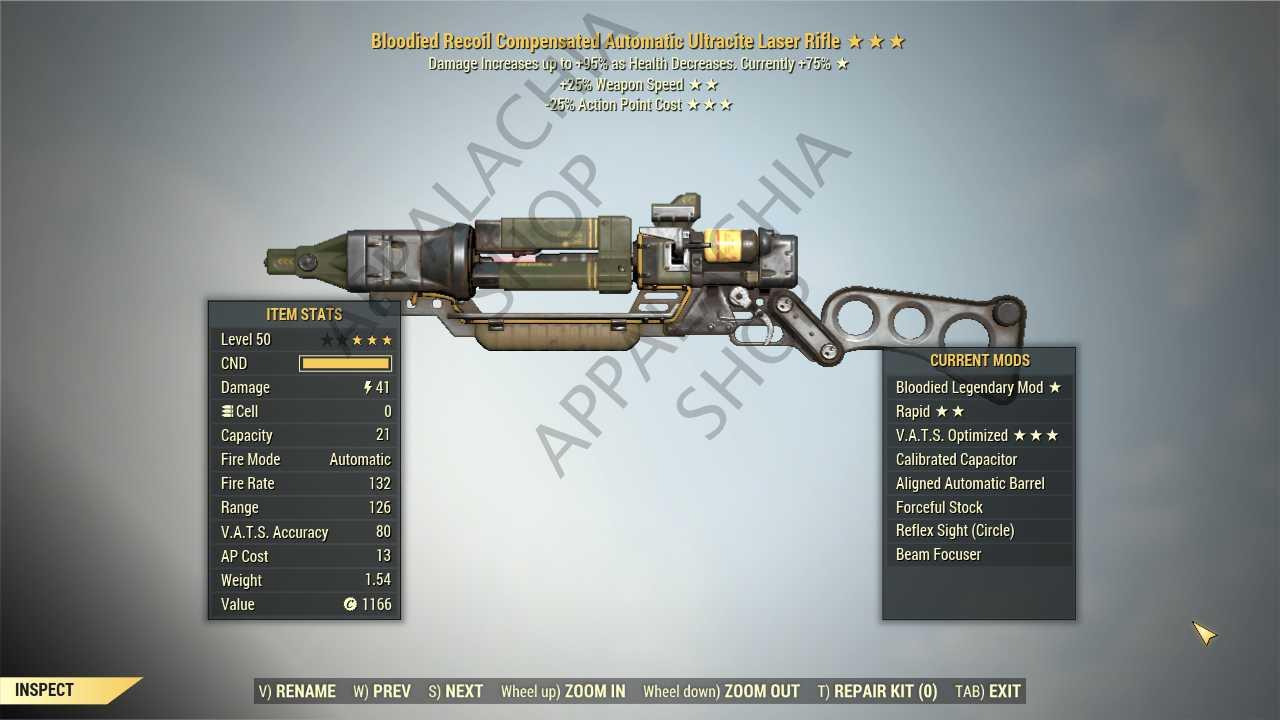This screenshot has height=720, width=1280.
Task: Select the Zoom Out control
Action: (721, 691)
